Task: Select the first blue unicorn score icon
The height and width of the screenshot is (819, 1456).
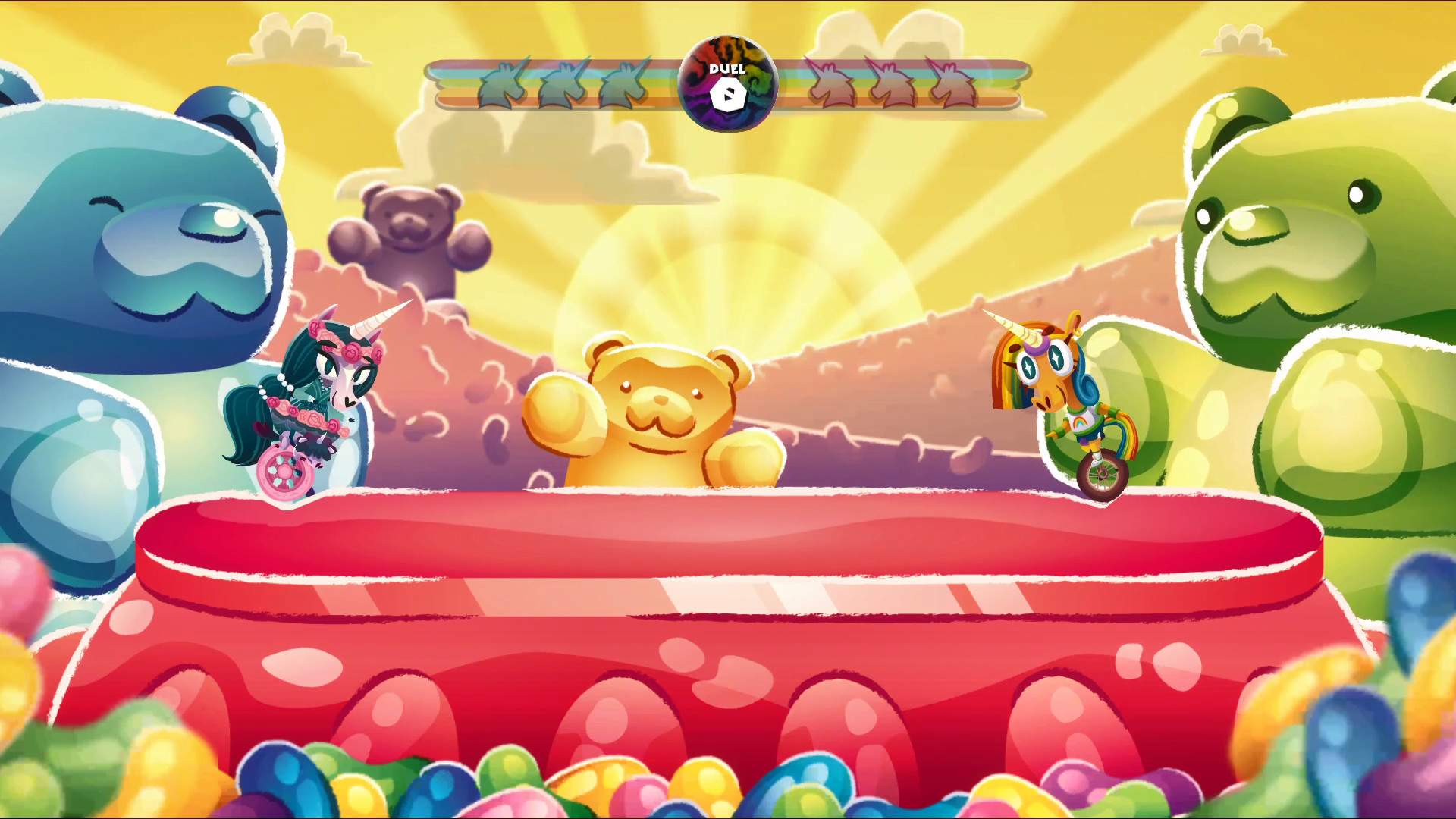Action: 500,83
